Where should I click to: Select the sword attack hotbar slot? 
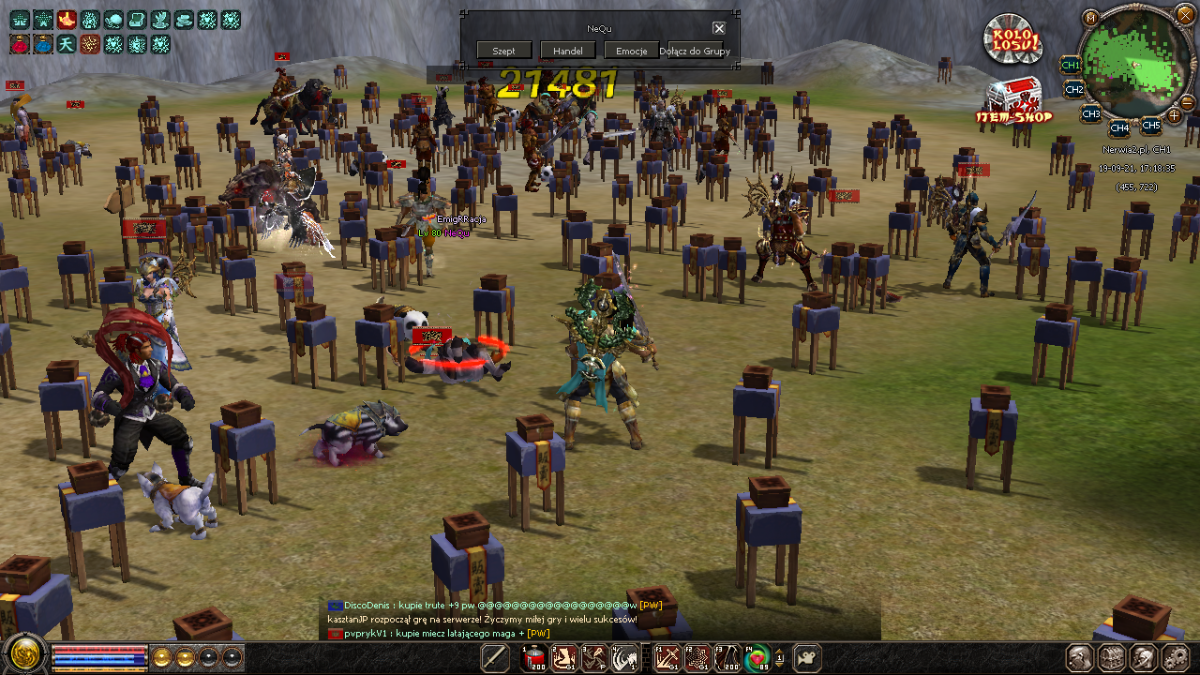click(495, 657)
